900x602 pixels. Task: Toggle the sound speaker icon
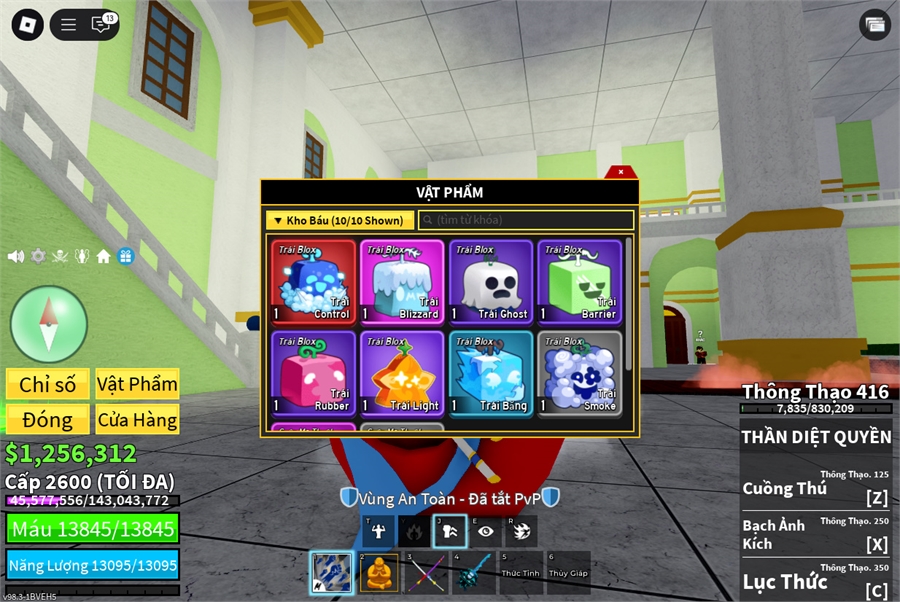click(16, 256)
